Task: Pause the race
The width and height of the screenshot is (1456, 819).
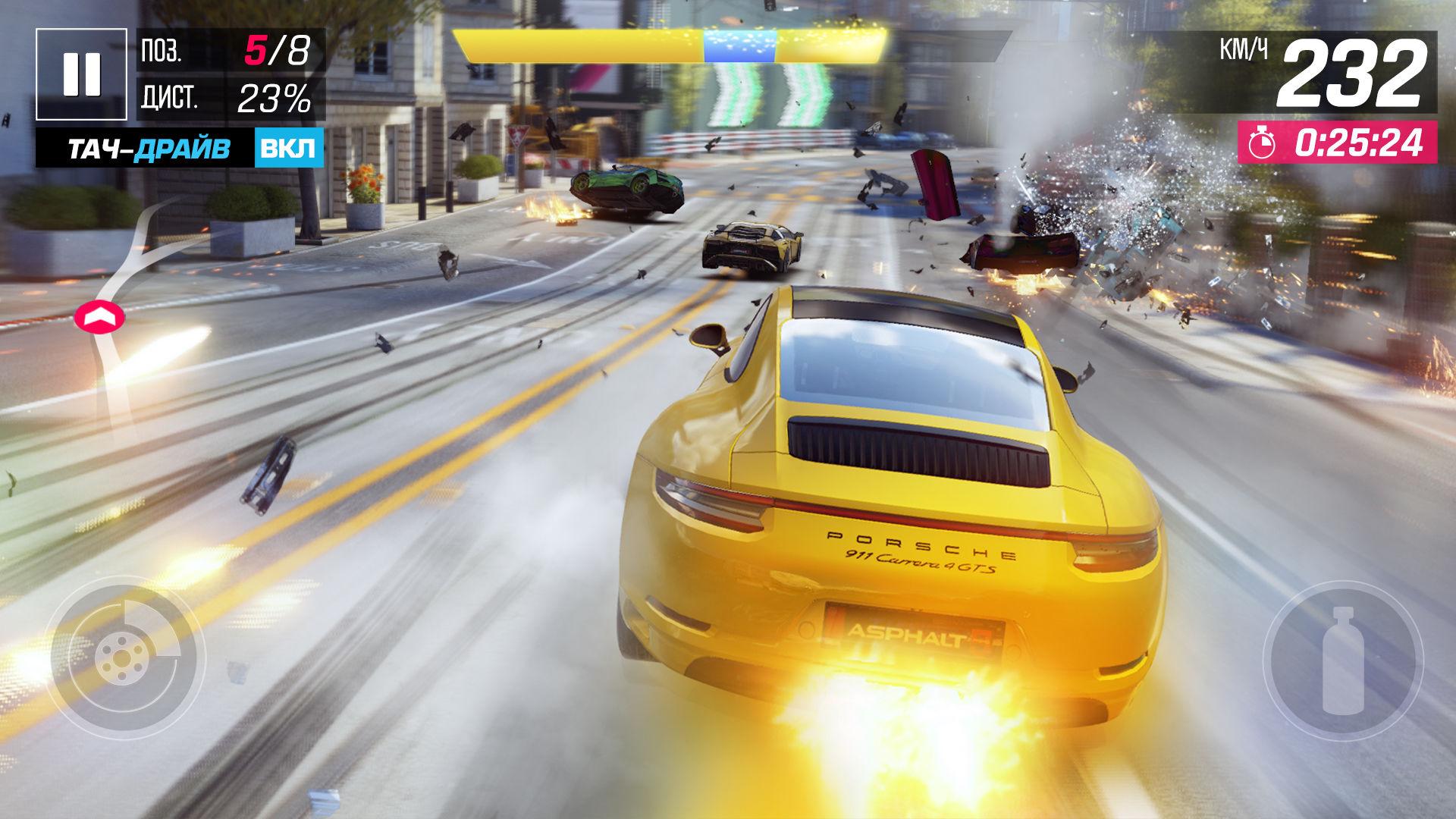Action: click(x=81, y=74)
